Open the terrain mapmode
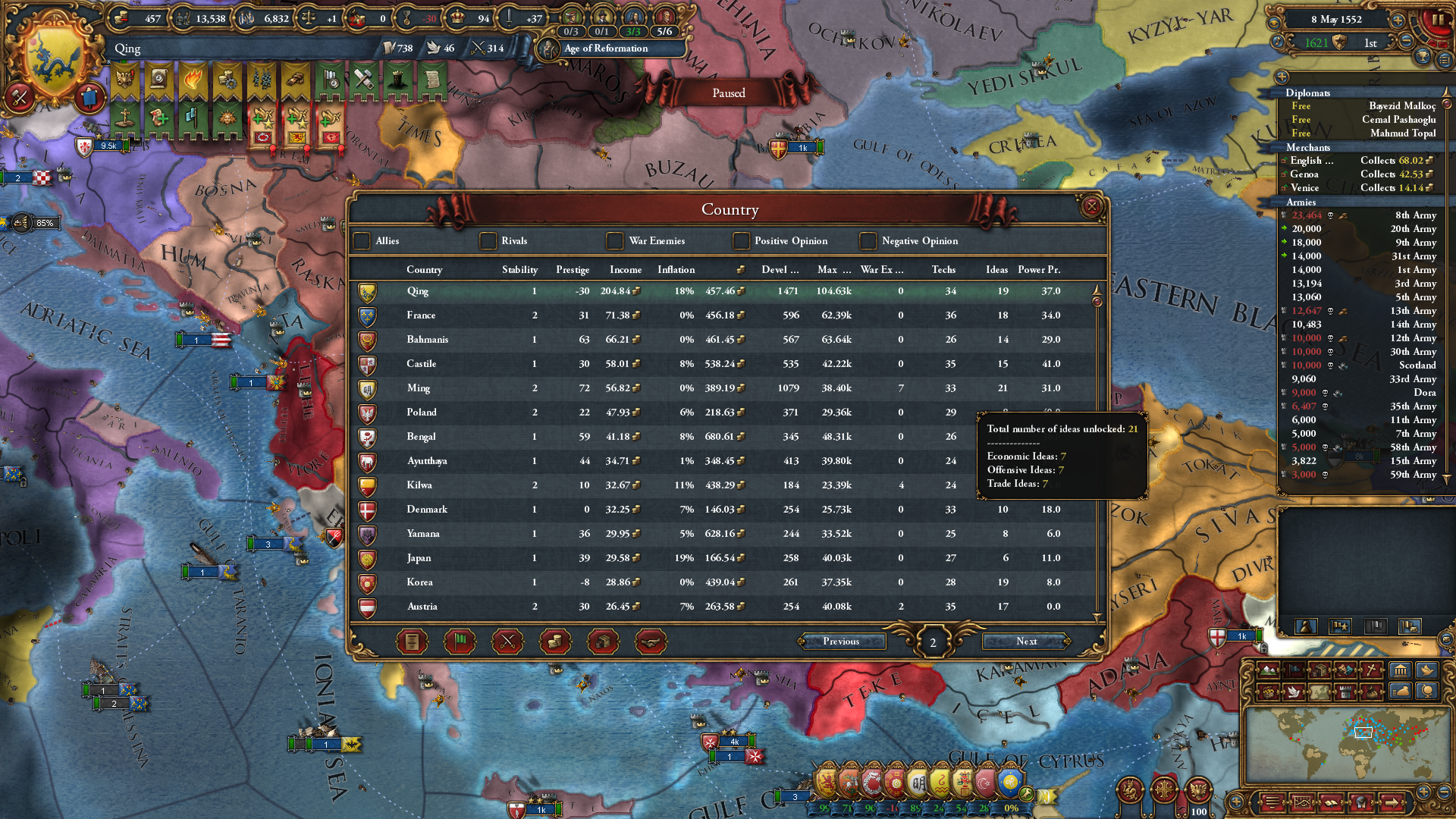1456x819 pixels. (x=1269, y=670)
